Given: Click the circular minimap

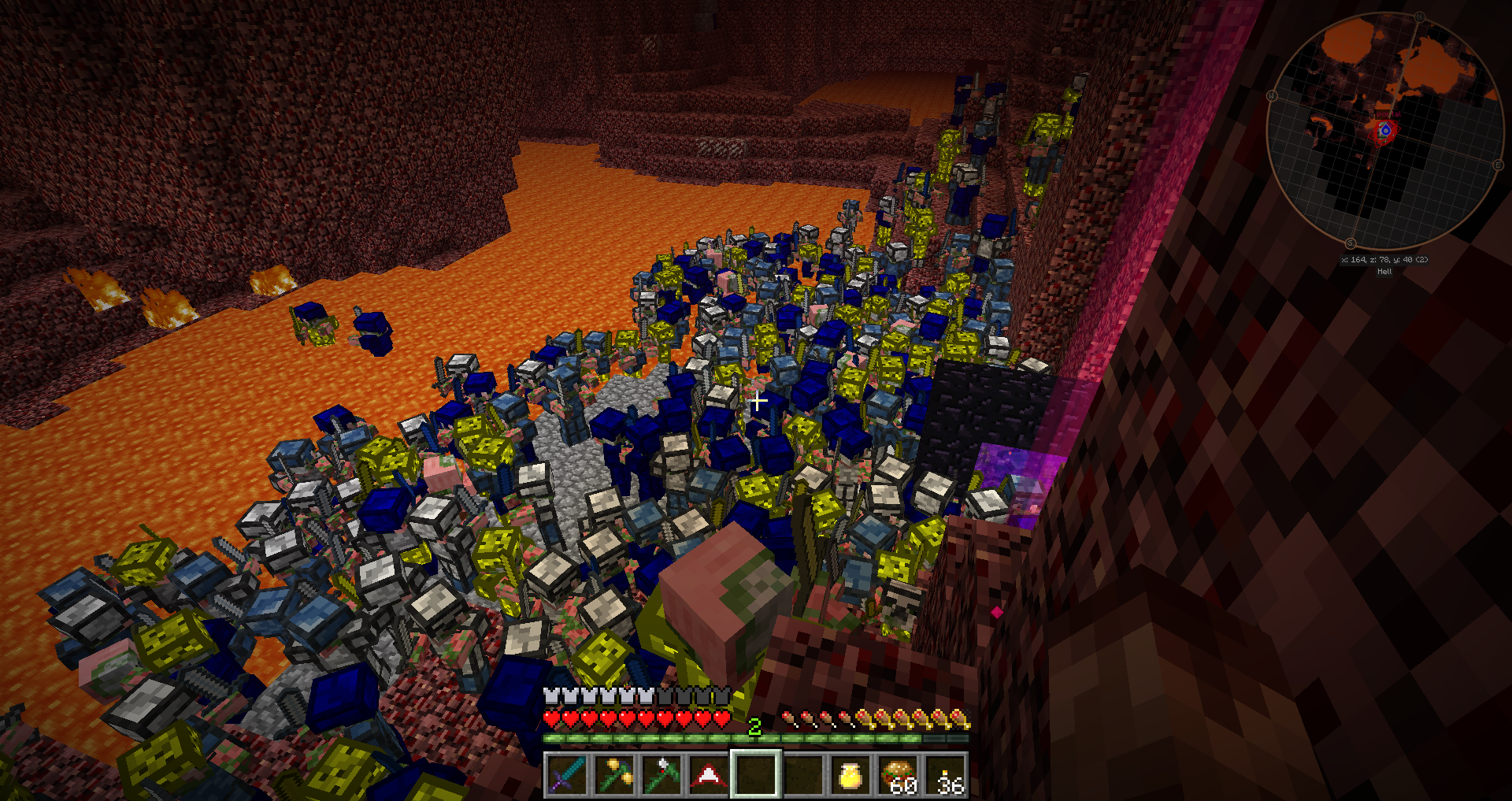Looking at the screenshot, I should coord(1384,131).
